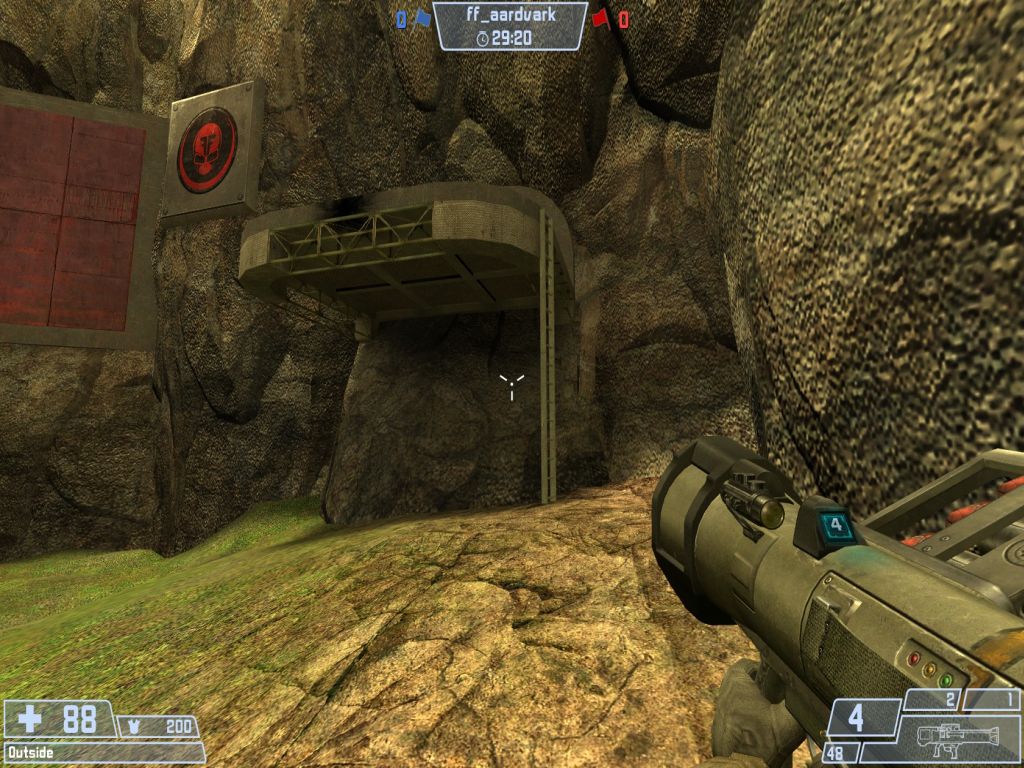Image resolution: width=1024 pixels, height=768 pixels.
Task: Click the red team flag icon
Action: 600,18
